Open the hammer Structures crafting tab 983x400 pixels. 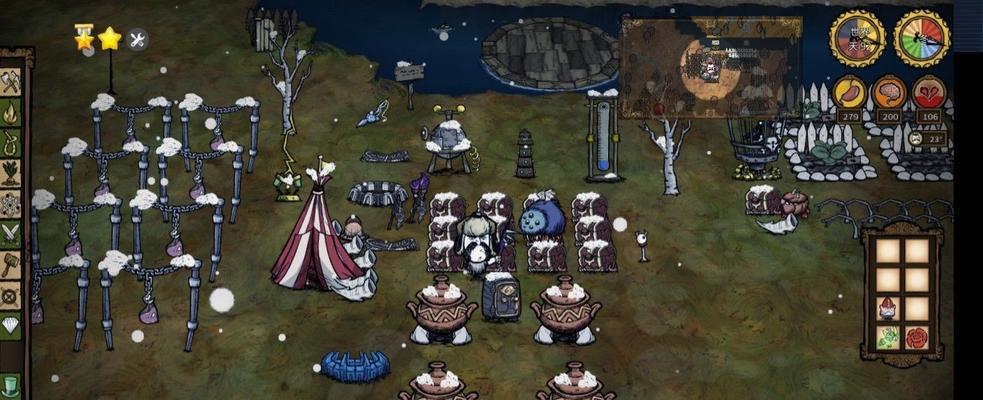[12, 266]
